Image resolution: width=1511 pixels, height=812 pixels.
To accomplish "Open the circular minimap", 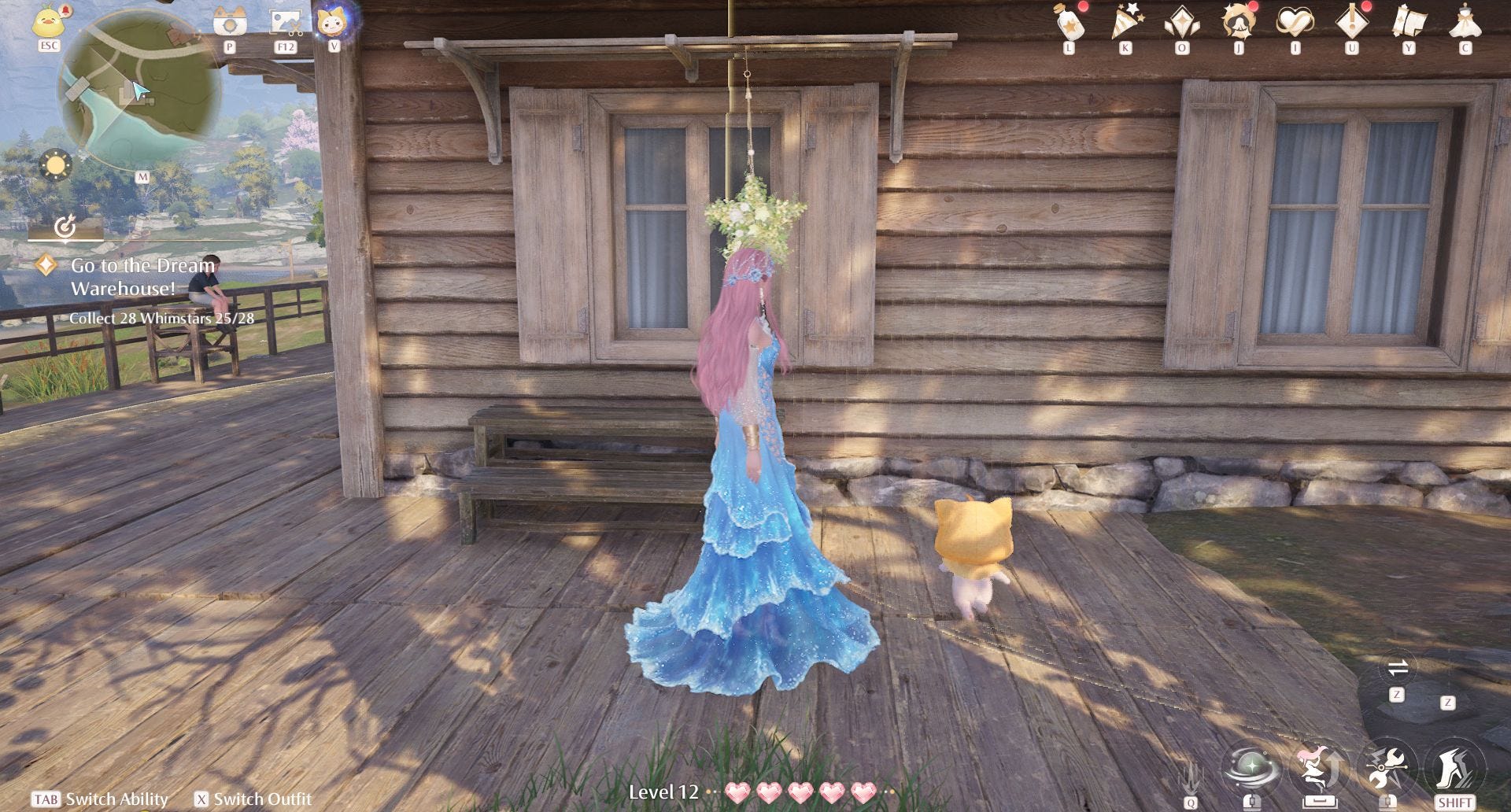I will pyautogui.click(x=139, y=93).
